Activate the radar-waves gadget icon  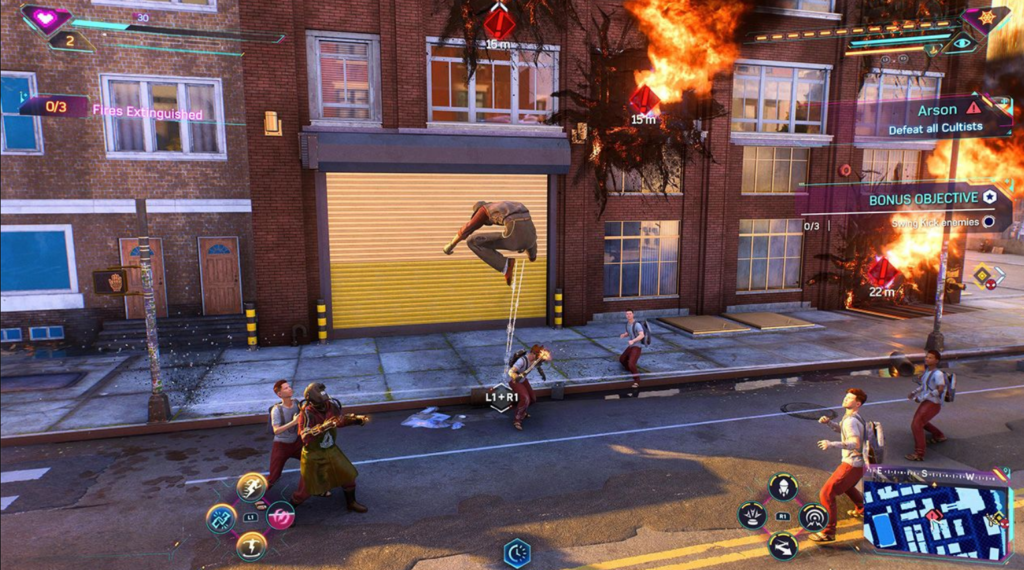814,516
